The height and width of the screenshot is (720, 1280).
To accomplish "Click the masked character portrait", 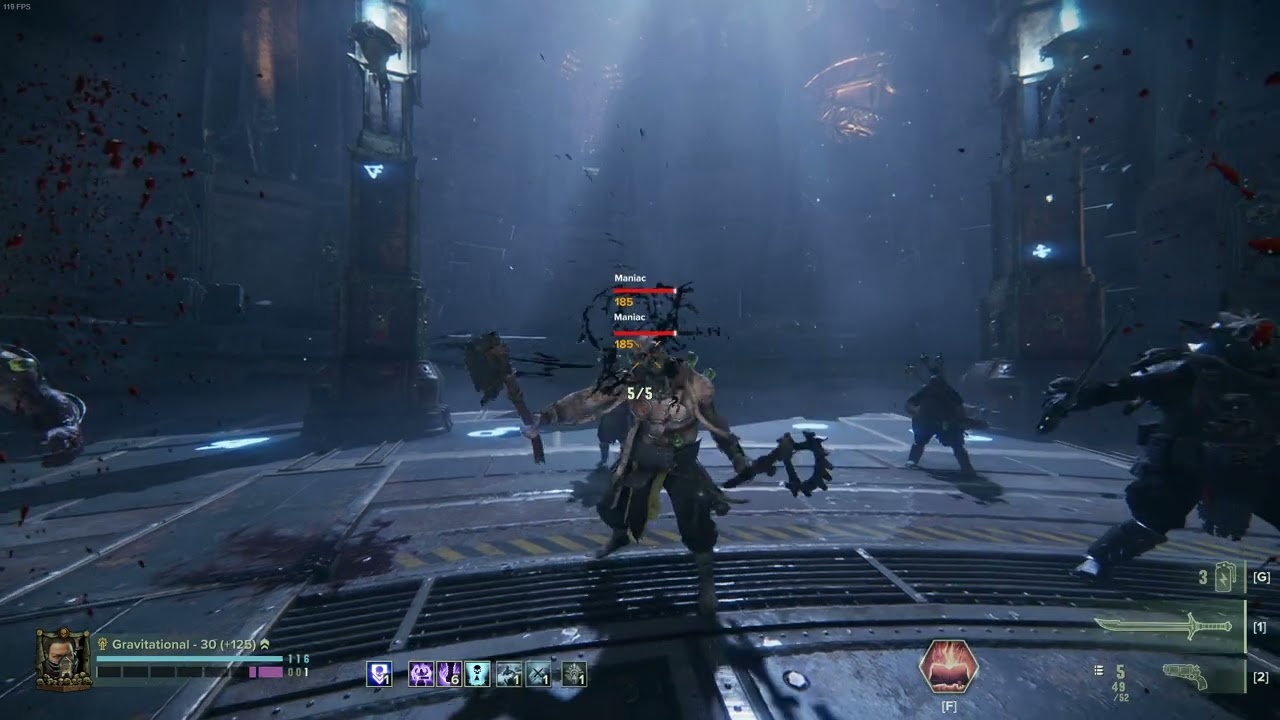I will click(64, 659).
